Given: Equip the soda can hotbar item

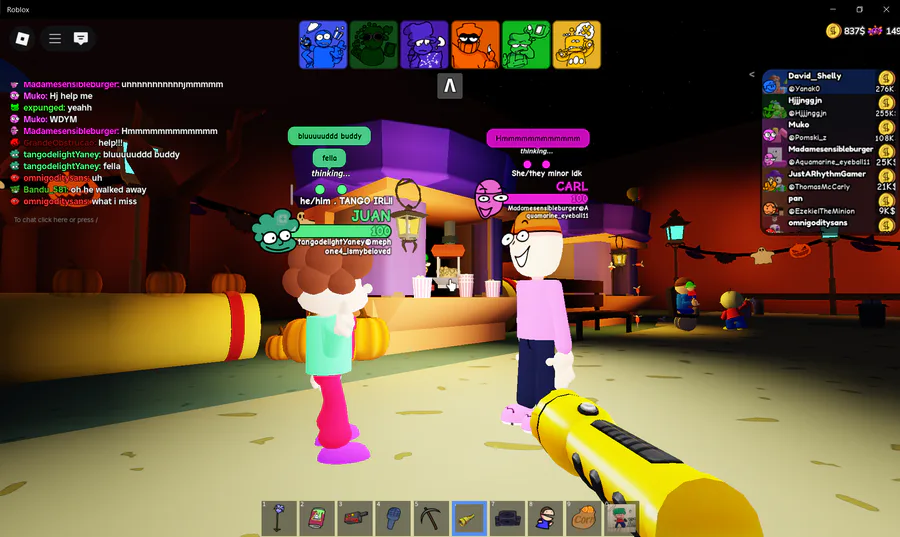Looking at the screenshot, I should coord(317,517).
